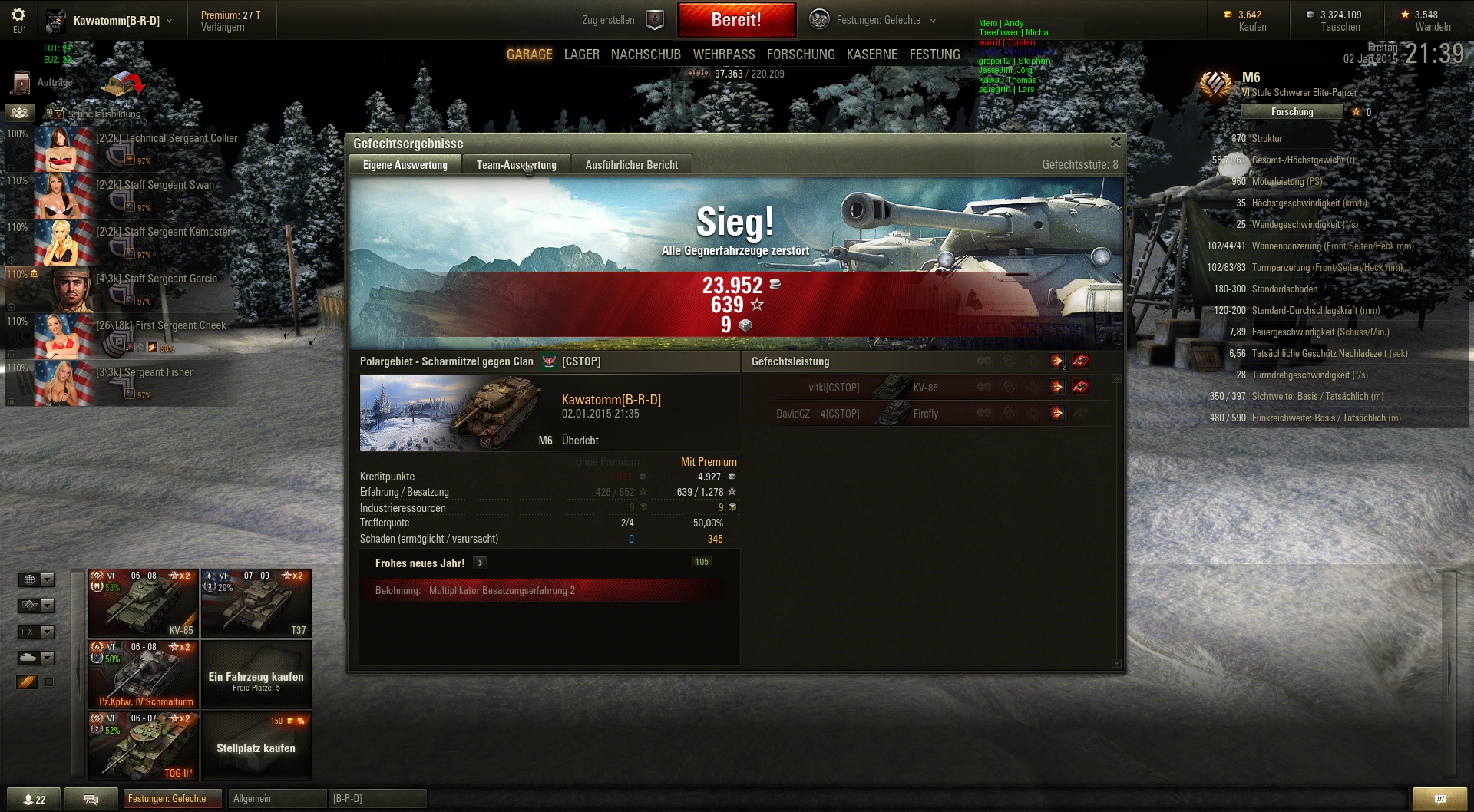Viewport: 1474px width, 812px height.
Task: Go to the NACHSCHUB section
Action: [x=646, y=54]
